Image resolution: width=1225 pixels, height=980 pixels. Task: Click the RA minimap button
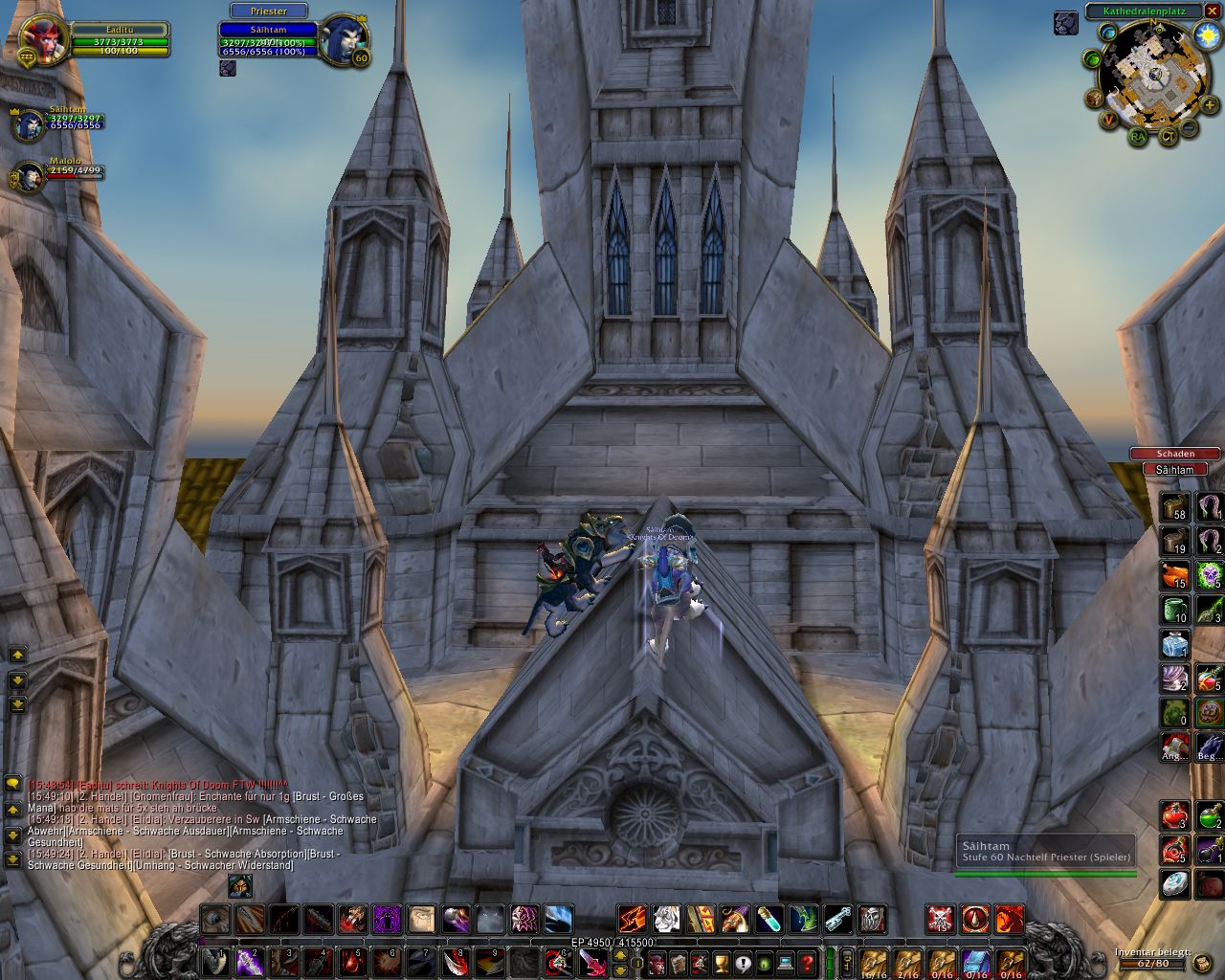1137,137
